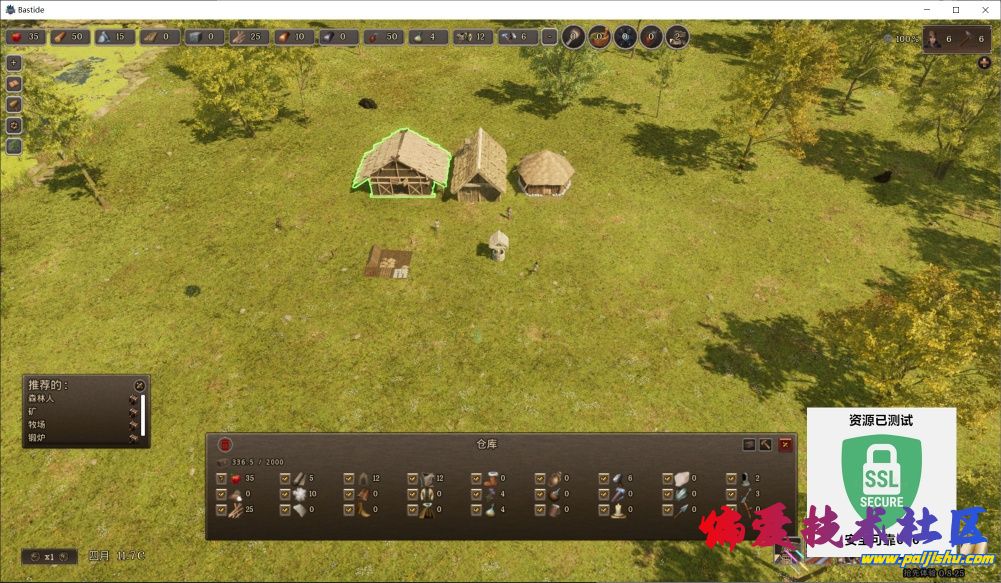Click the food bowl round icon
Image resolution: width=1001 pixels, height=583 pixels.
point(599,38)
